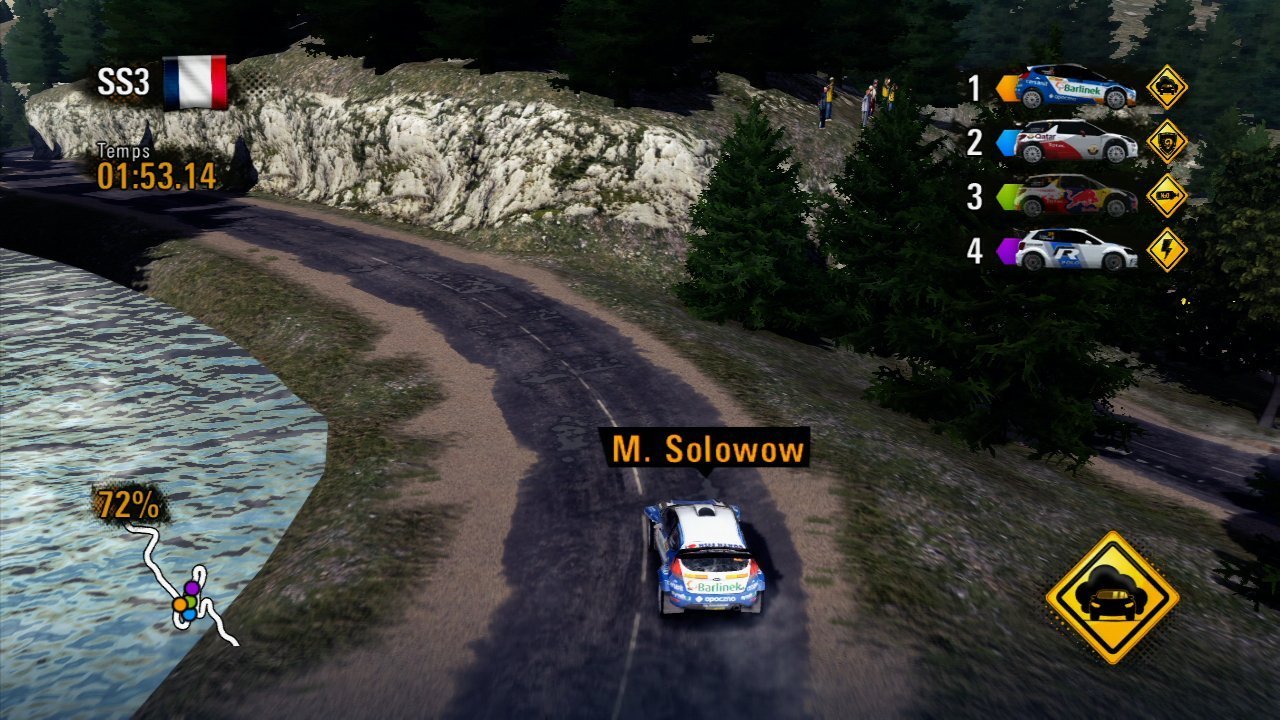Click the shield power-up sign beside rank 2
1280x720 pixels.
[x=1167, y=141]
